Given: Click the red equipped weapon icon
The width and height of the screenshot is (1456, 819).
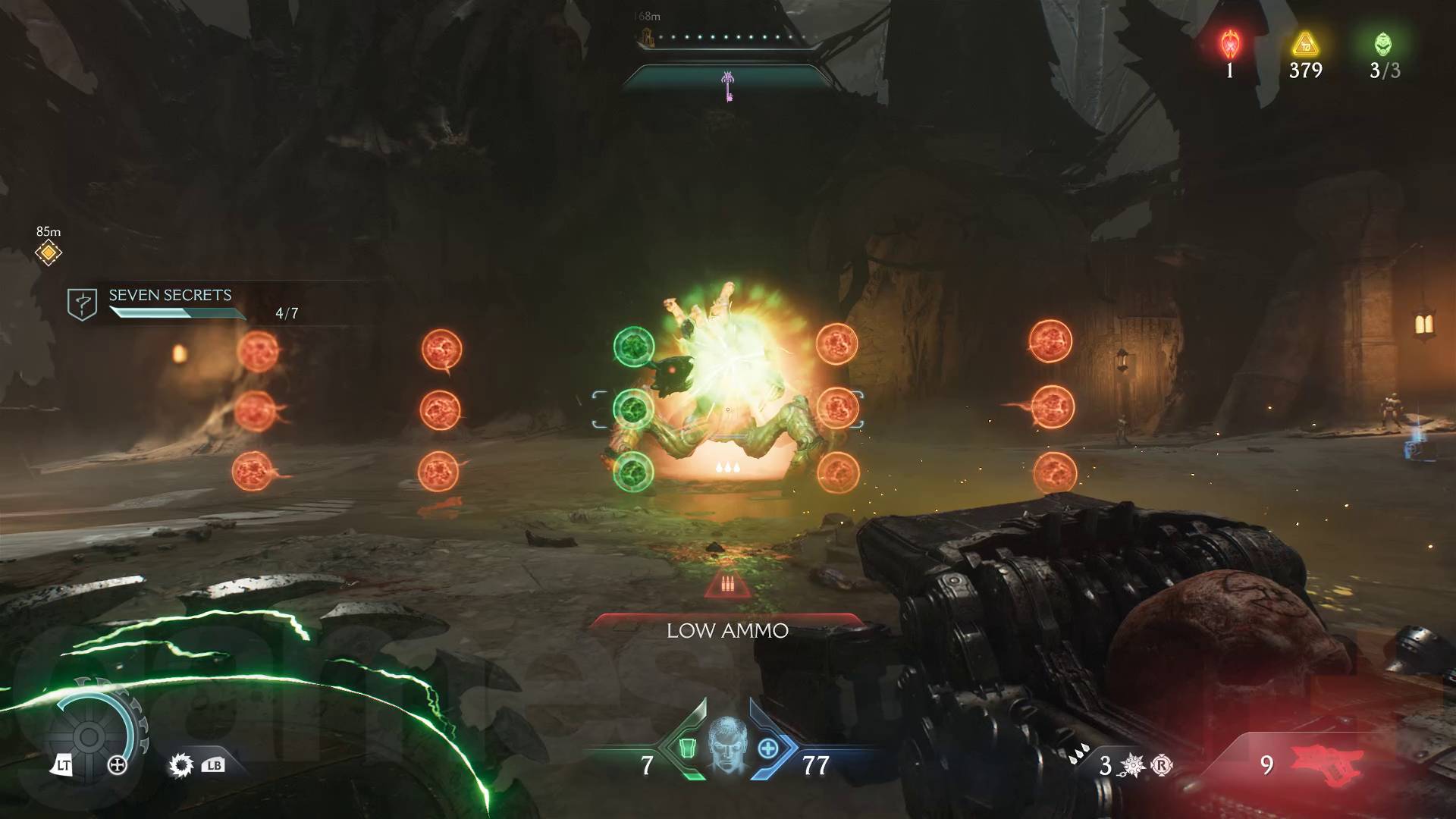Looking at the screenshot, I should (x=1326, y=764).
